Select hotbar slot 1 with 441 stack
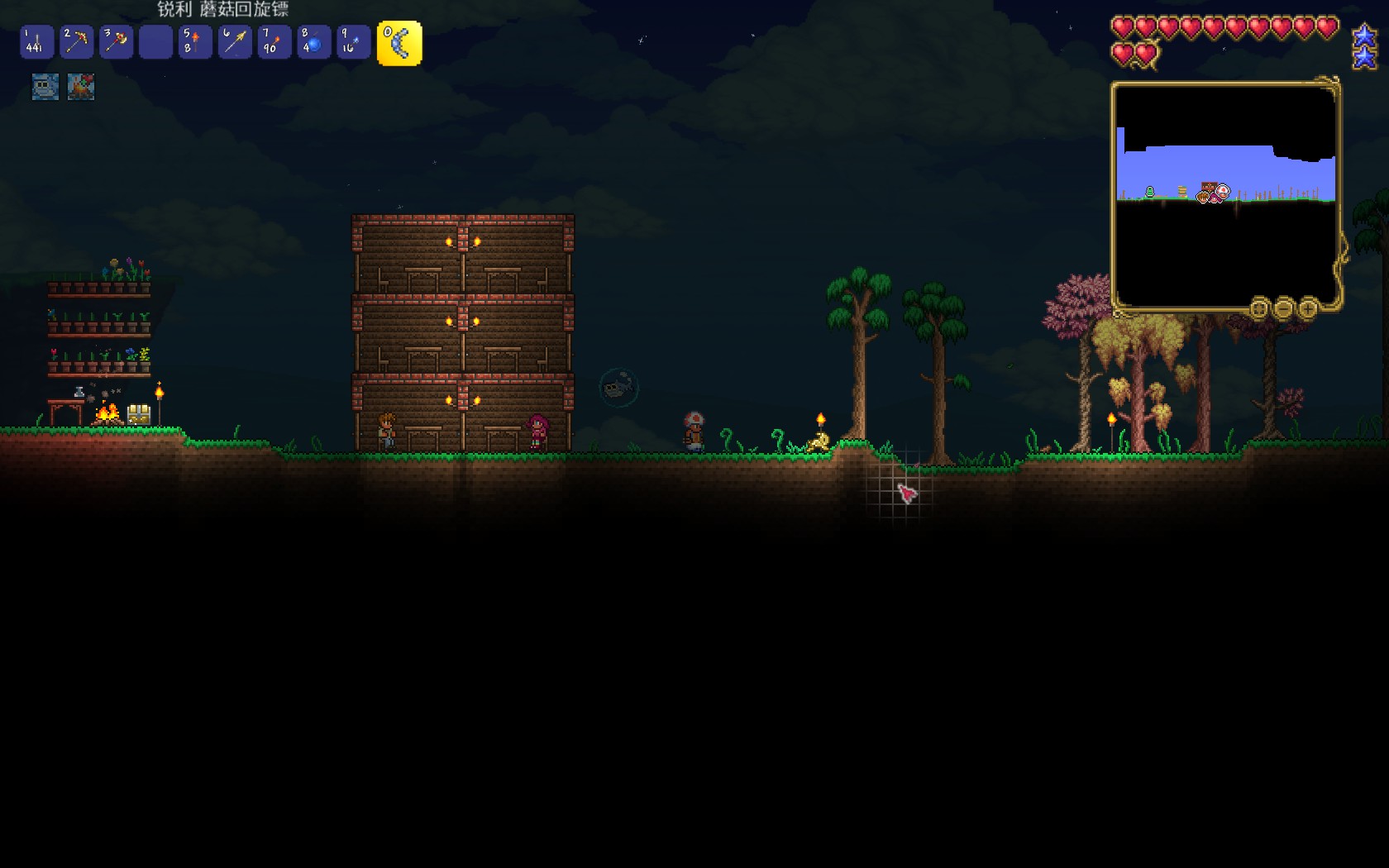Screen dimensions: 1389x868 pos(36,42)
